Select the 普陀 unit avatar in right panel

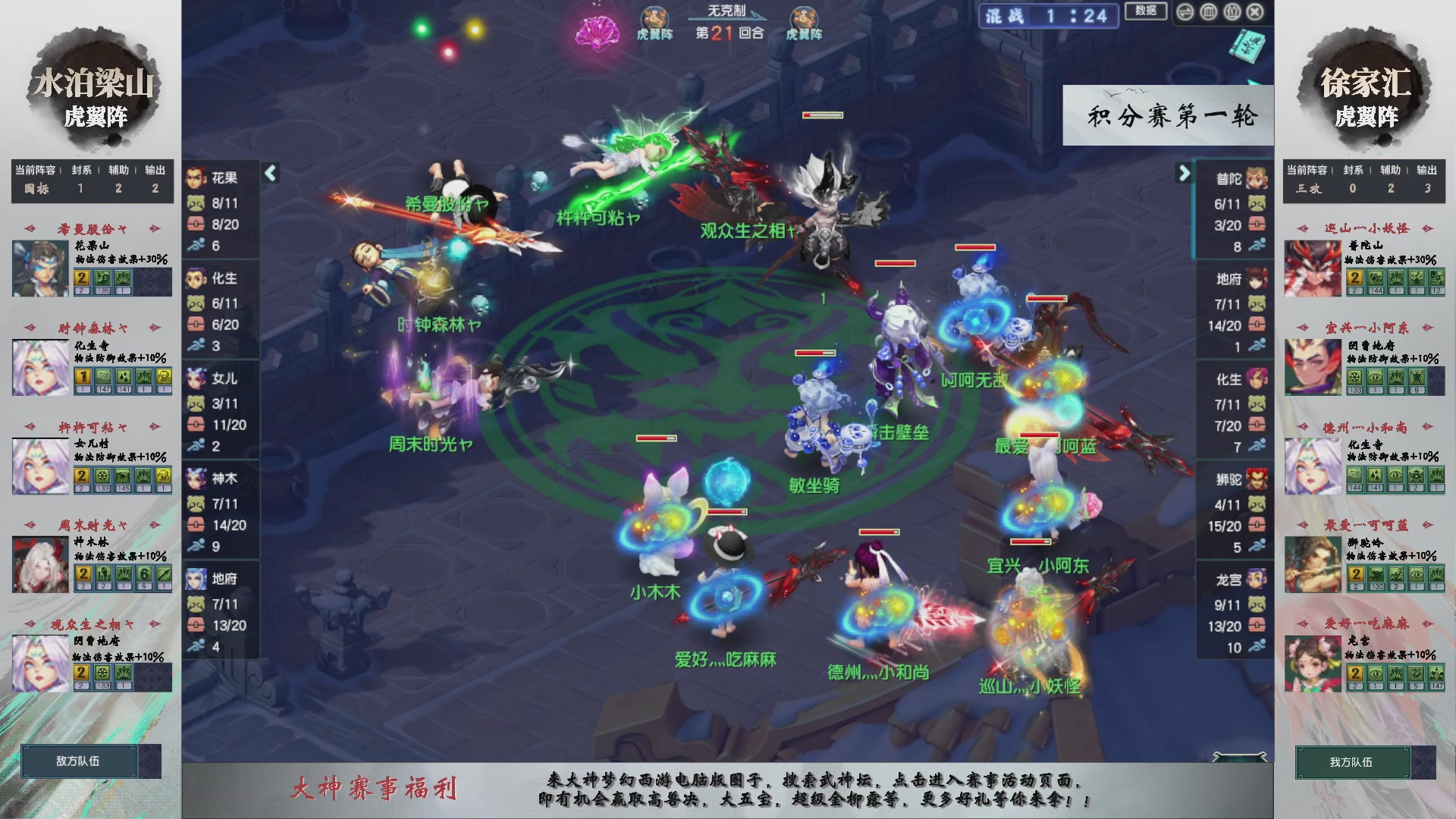pos(1255,176)
